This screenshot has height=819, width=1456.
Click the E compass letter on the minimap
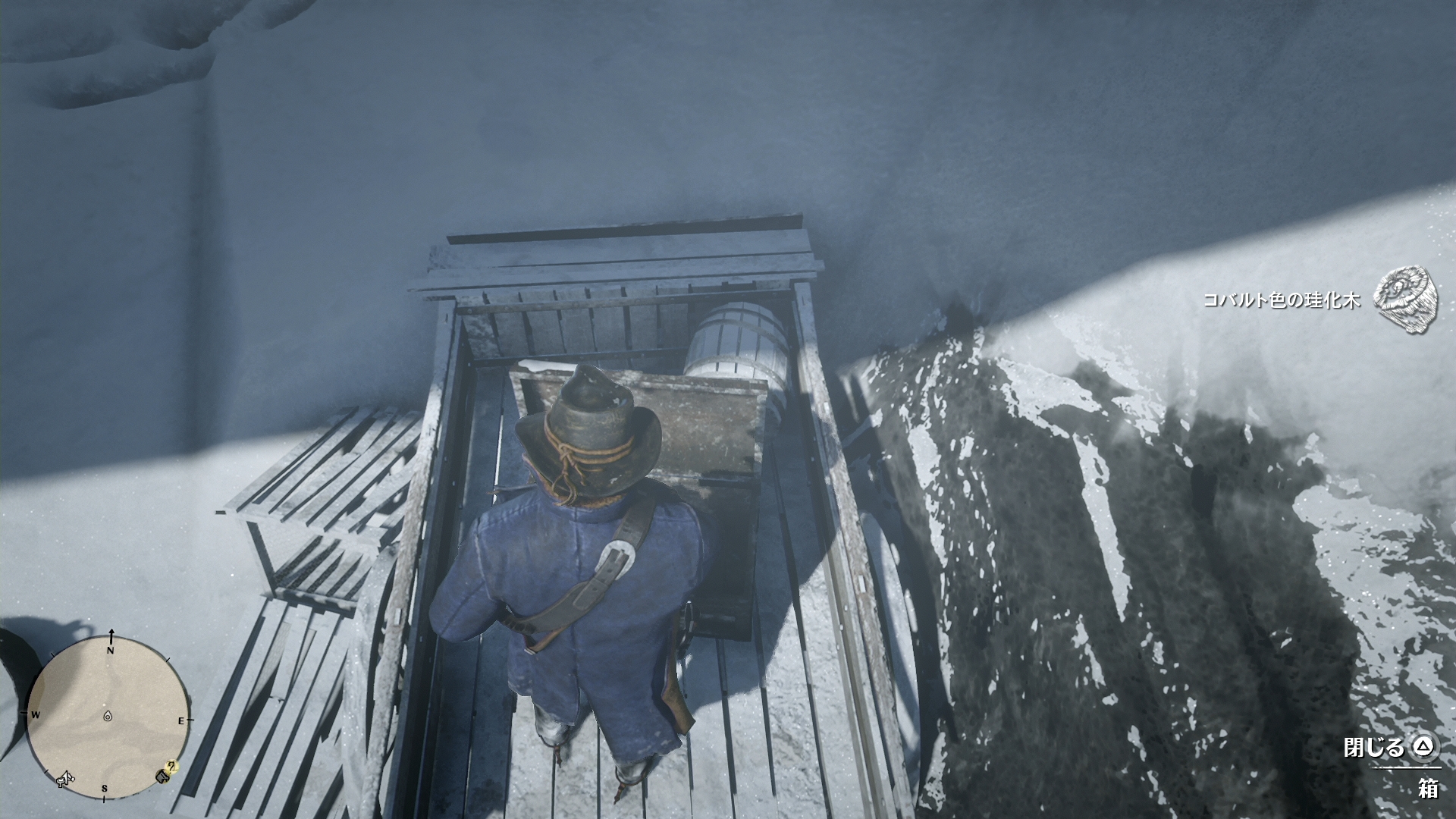pyautogui.click(x=181, y=721)
